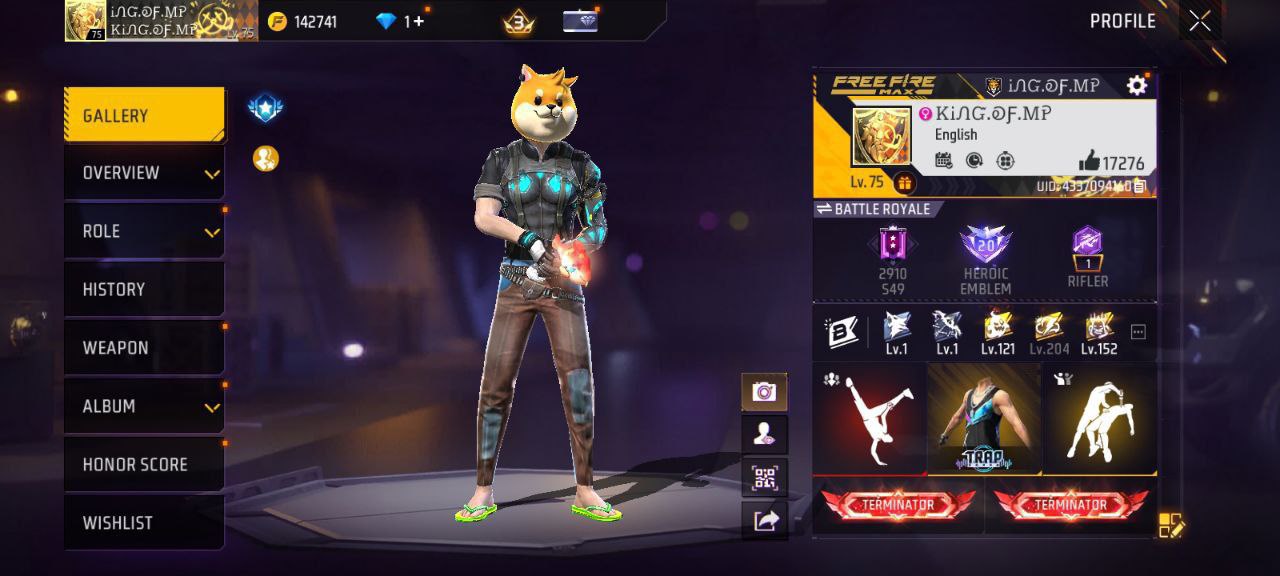Share the profile with arrow button
The width and height of the screenshot is (1280, 576).
pyautogui.click(x=765, y=520)
